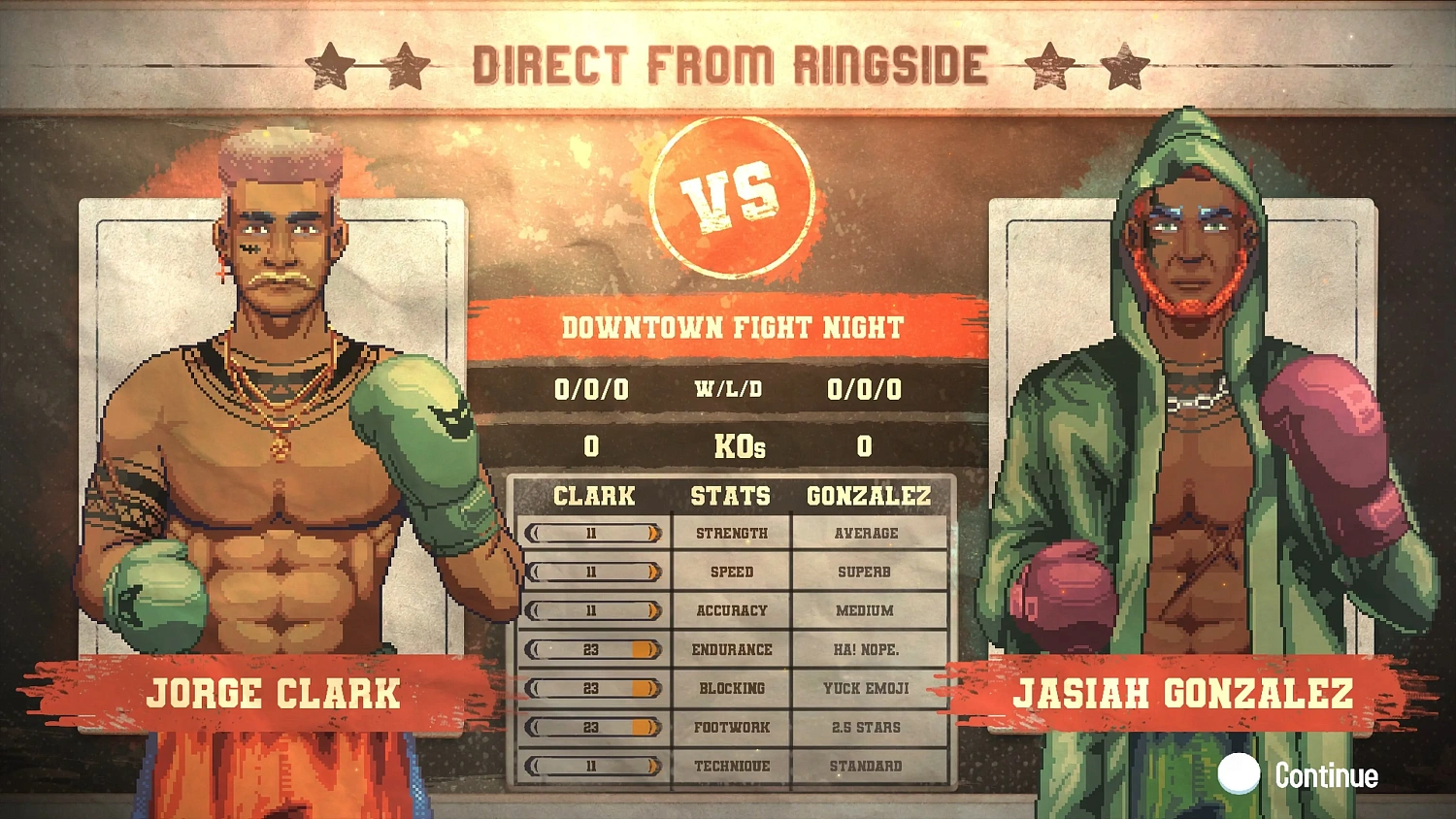Click the Endurance stat progress bar
1456x819 pixels.
point(592,649)
